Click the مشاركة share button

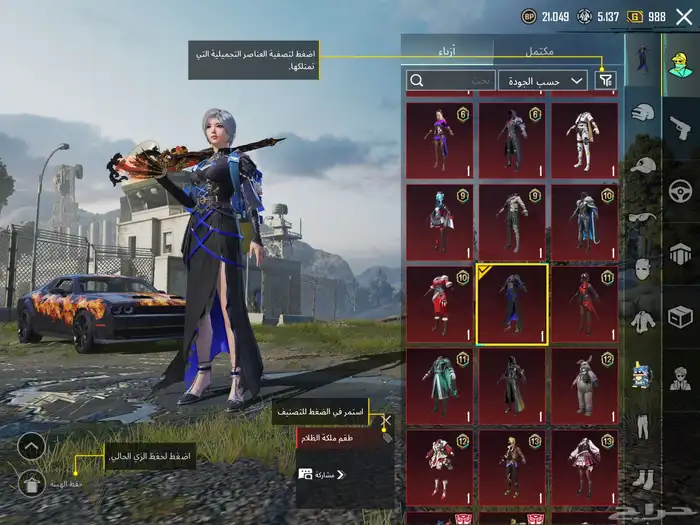[x=320, y=474]
